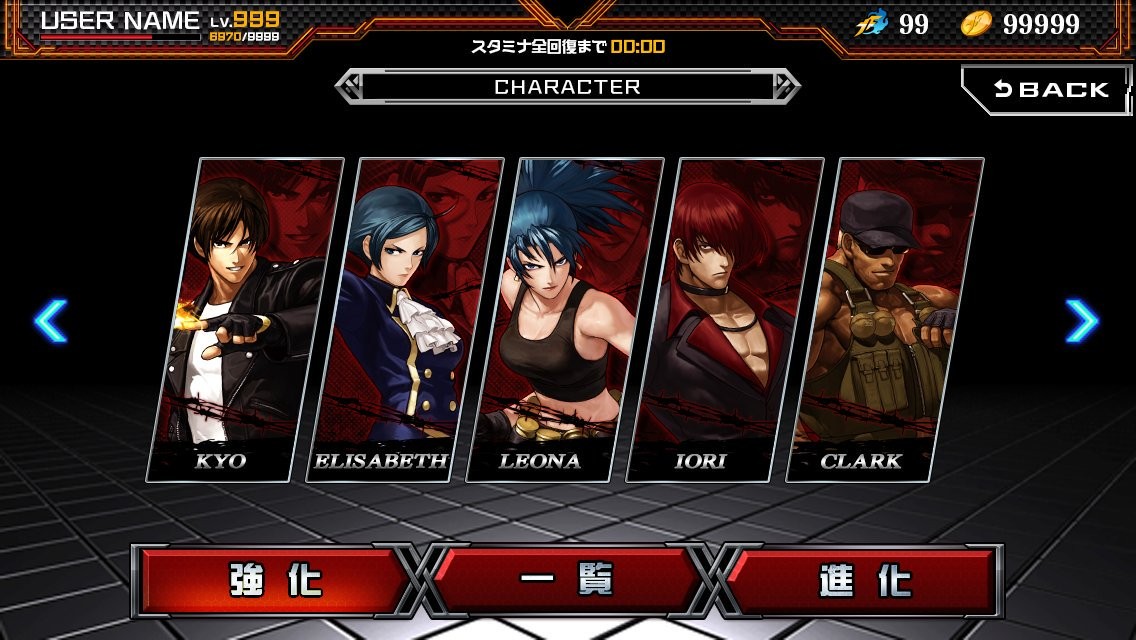Show previous characters with left arrow
The image size is (1136, 640).
tap(50, 321)
